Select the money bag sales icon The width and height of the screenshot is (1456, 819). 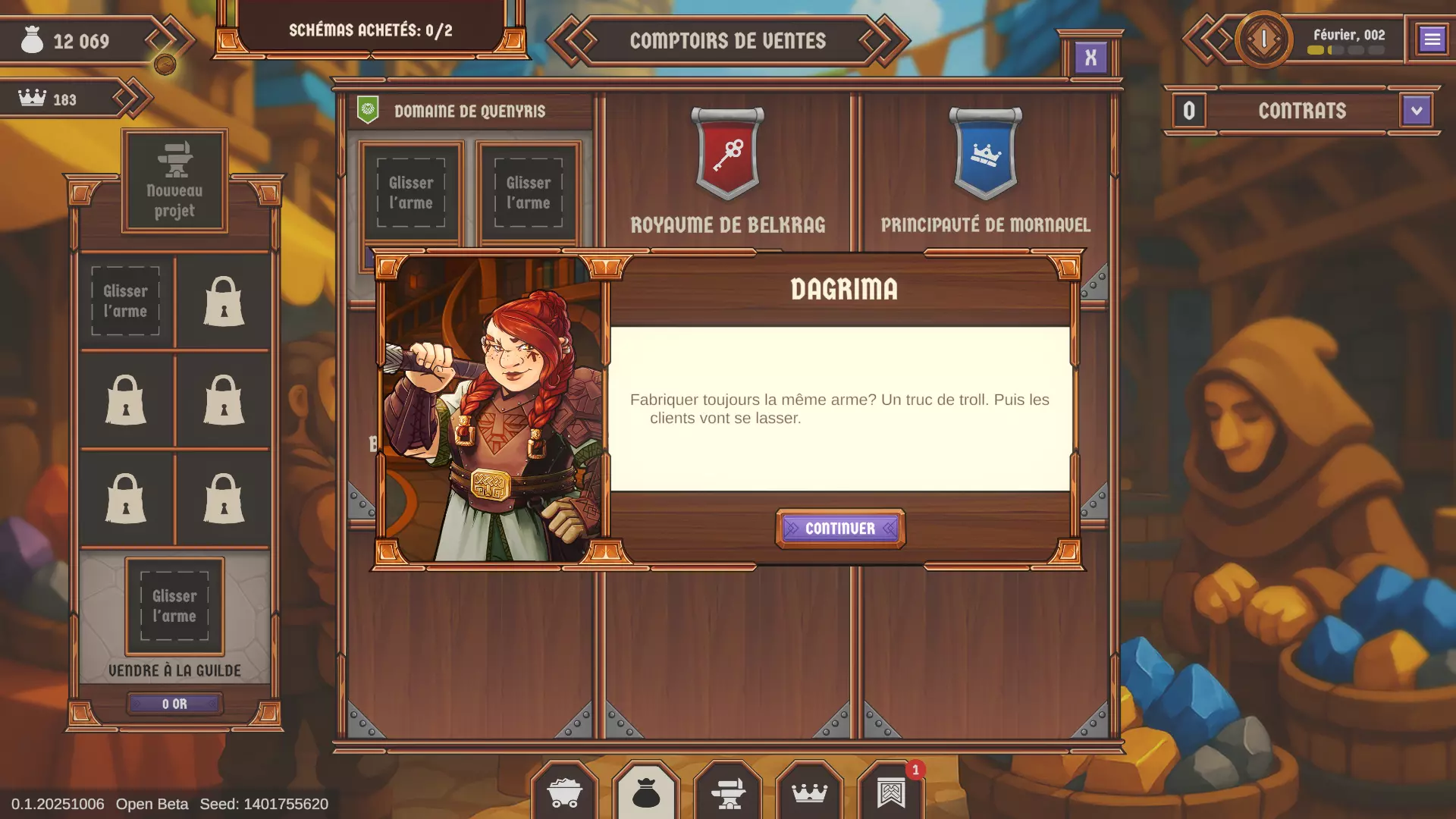coord(645,794)
